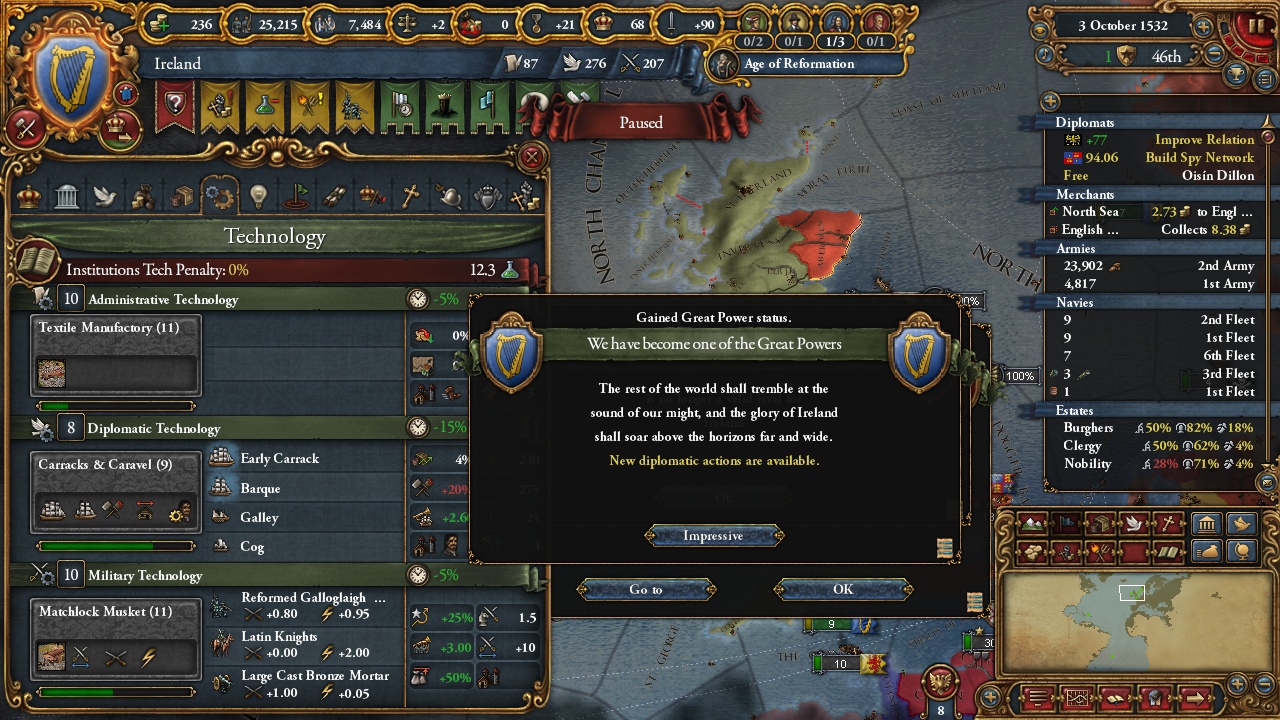Click the Go to button on the popup
Screen dimensions: 1280x720
point(646,589)
